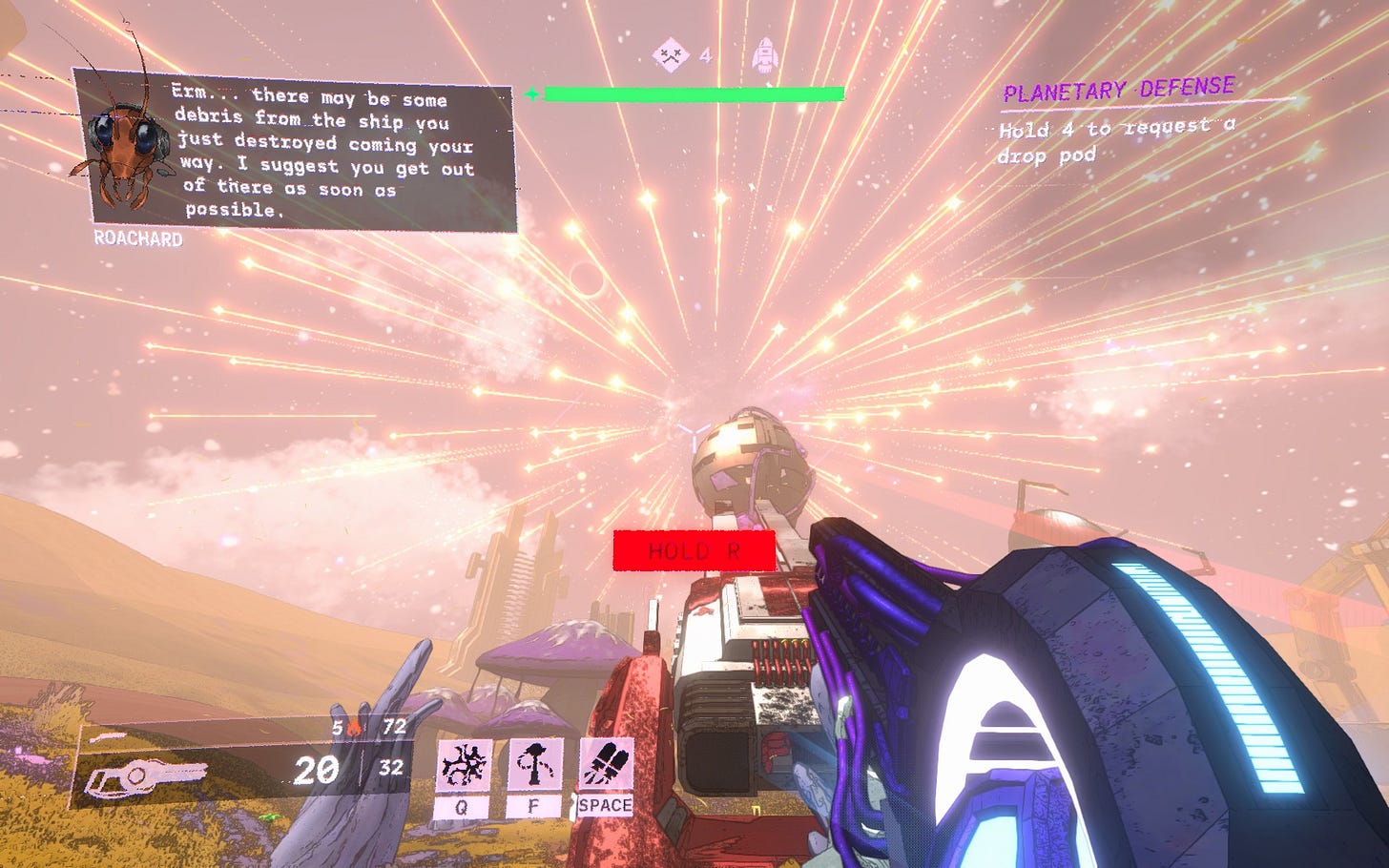Use the mushroom ability icon

[x=533, y=766]
